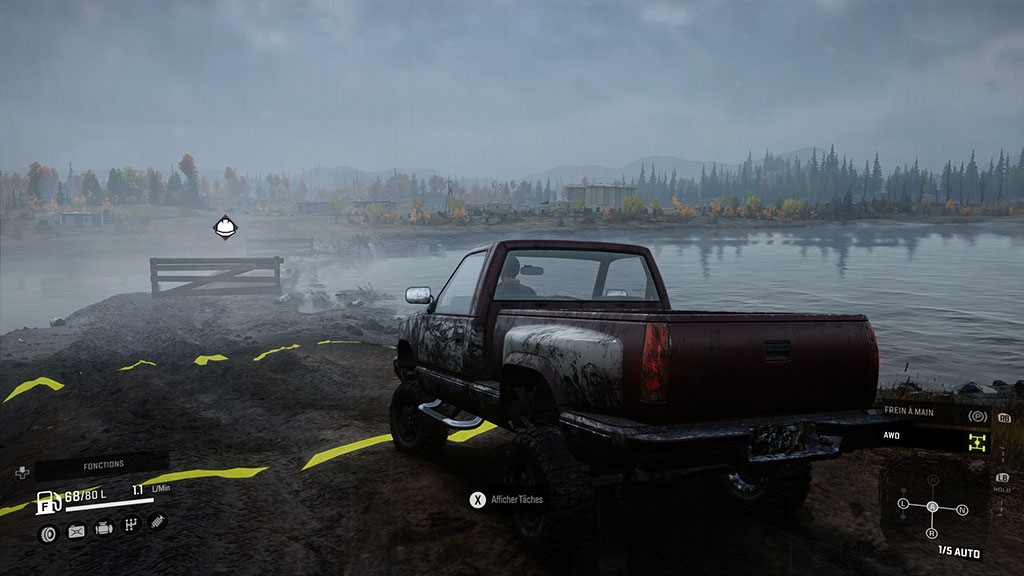Show the Afficher Tâches task list

click(x=508, y=498)
